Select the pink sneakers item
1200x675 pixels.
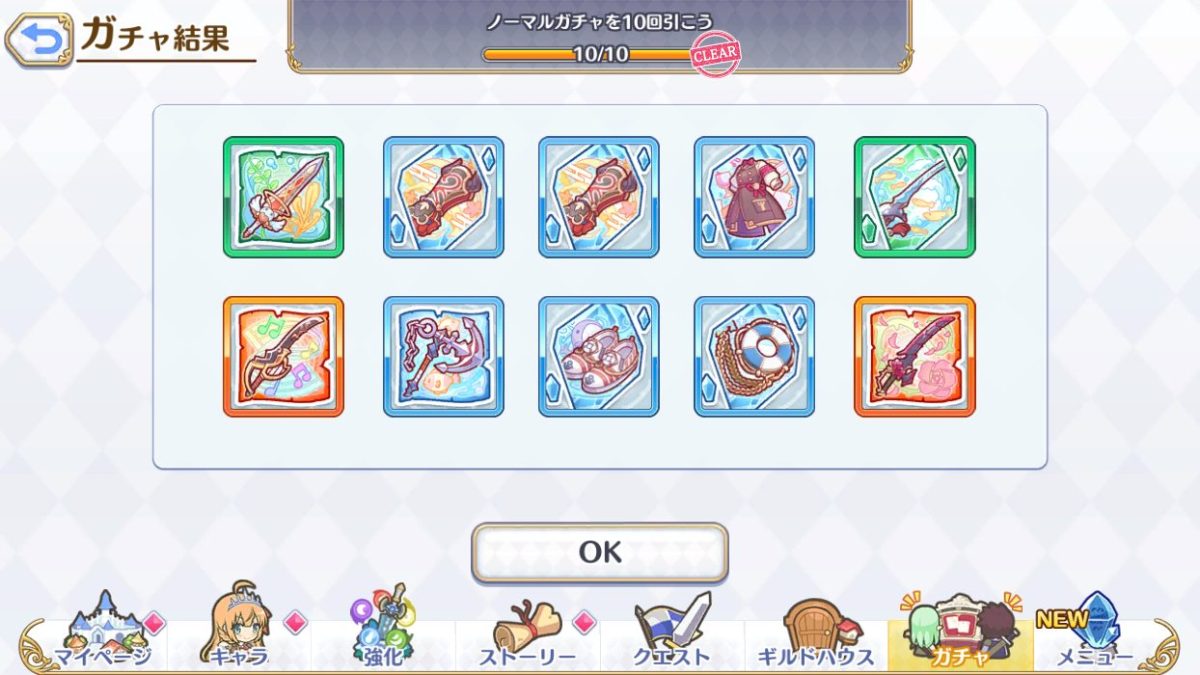point(598,356)
